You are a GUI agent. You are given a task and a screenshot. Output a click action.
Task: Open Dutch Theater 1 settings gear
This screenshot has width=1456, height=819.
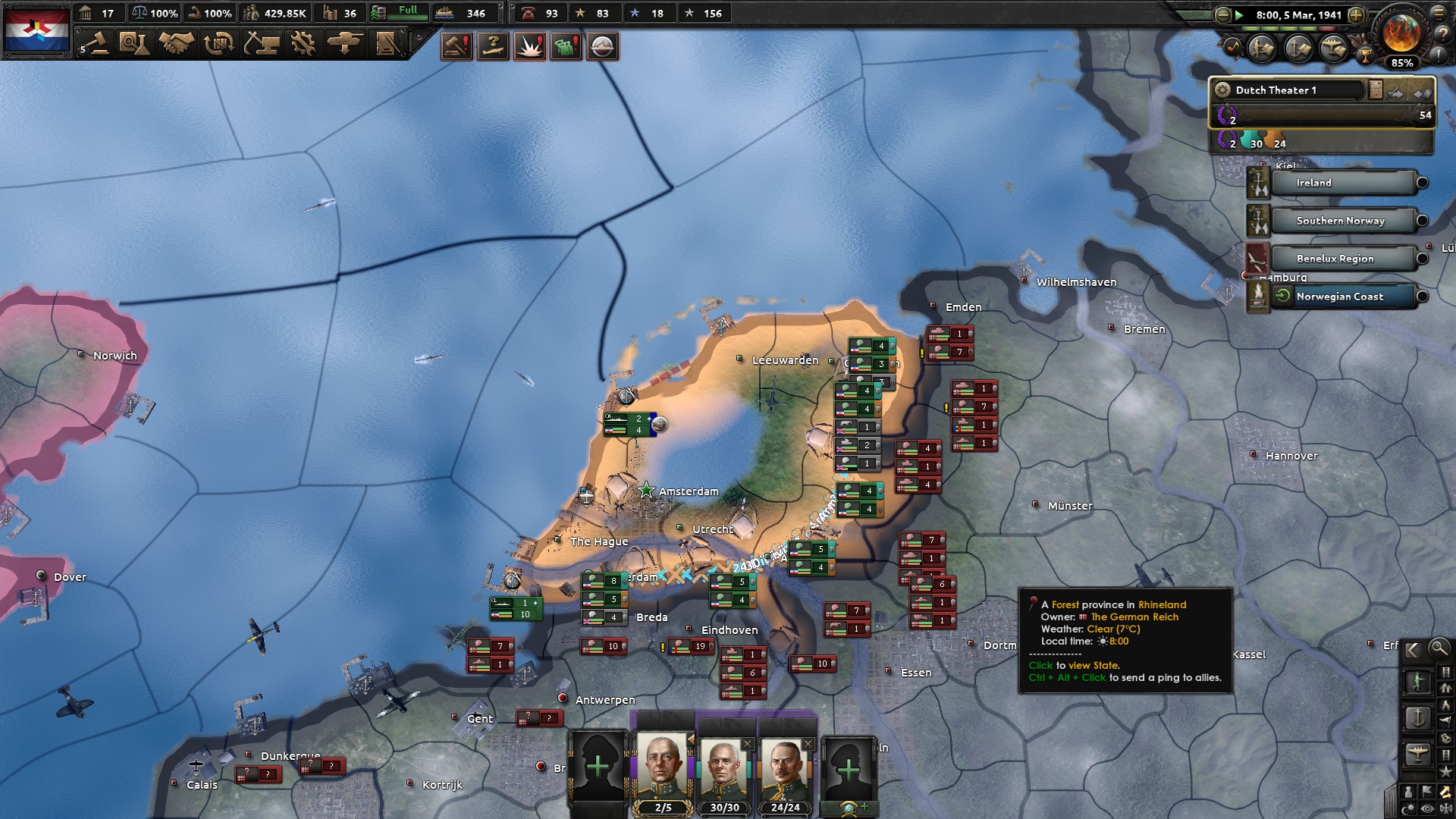[1222, 90]
